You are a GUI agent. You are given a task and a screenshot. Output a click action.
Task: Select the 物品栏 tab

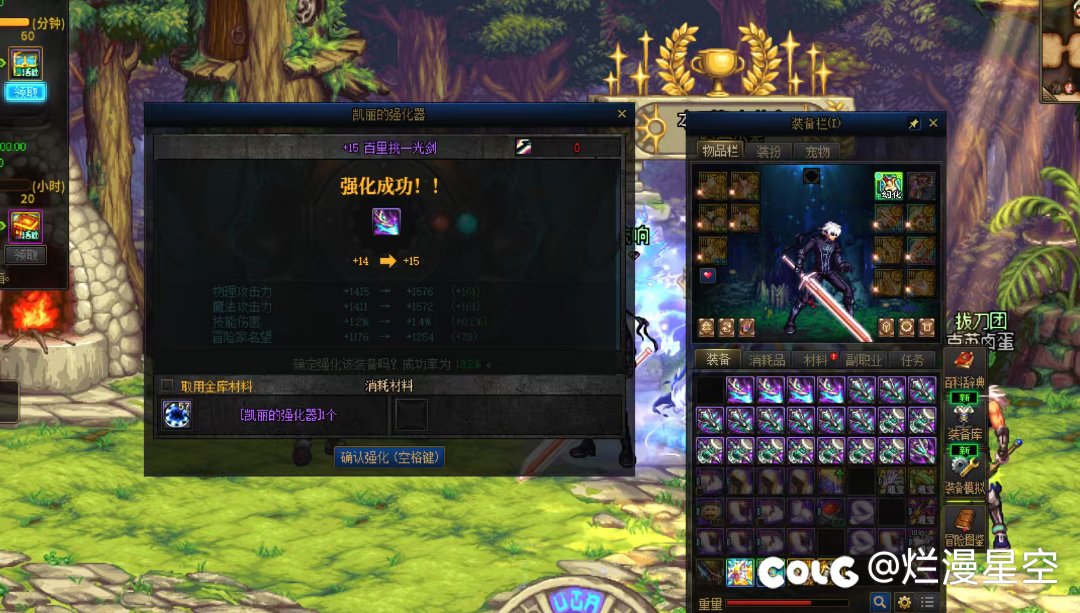719,152
